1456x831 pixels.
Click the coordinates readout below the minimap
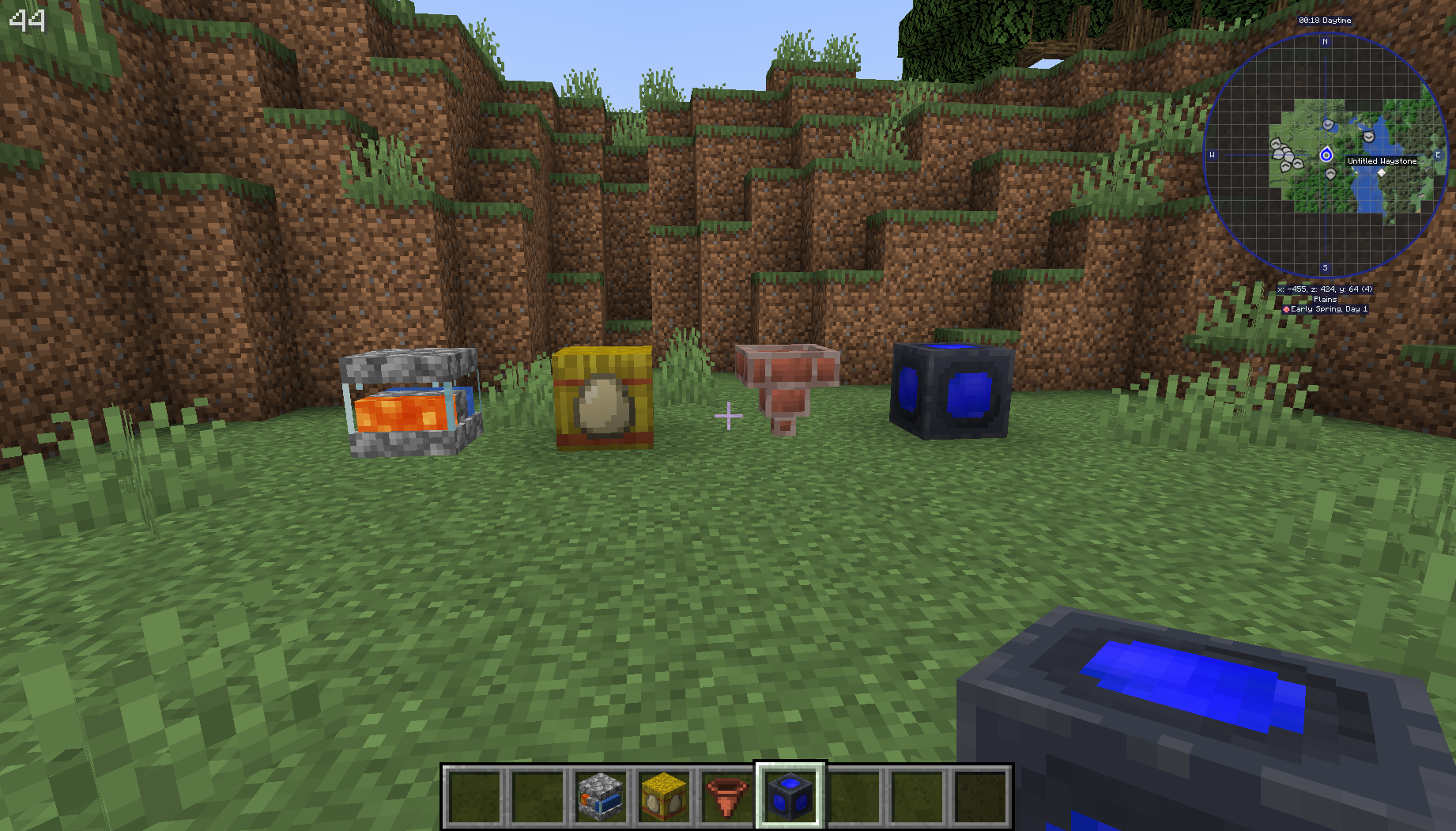pyautogui.click(x=1325, y=289)
